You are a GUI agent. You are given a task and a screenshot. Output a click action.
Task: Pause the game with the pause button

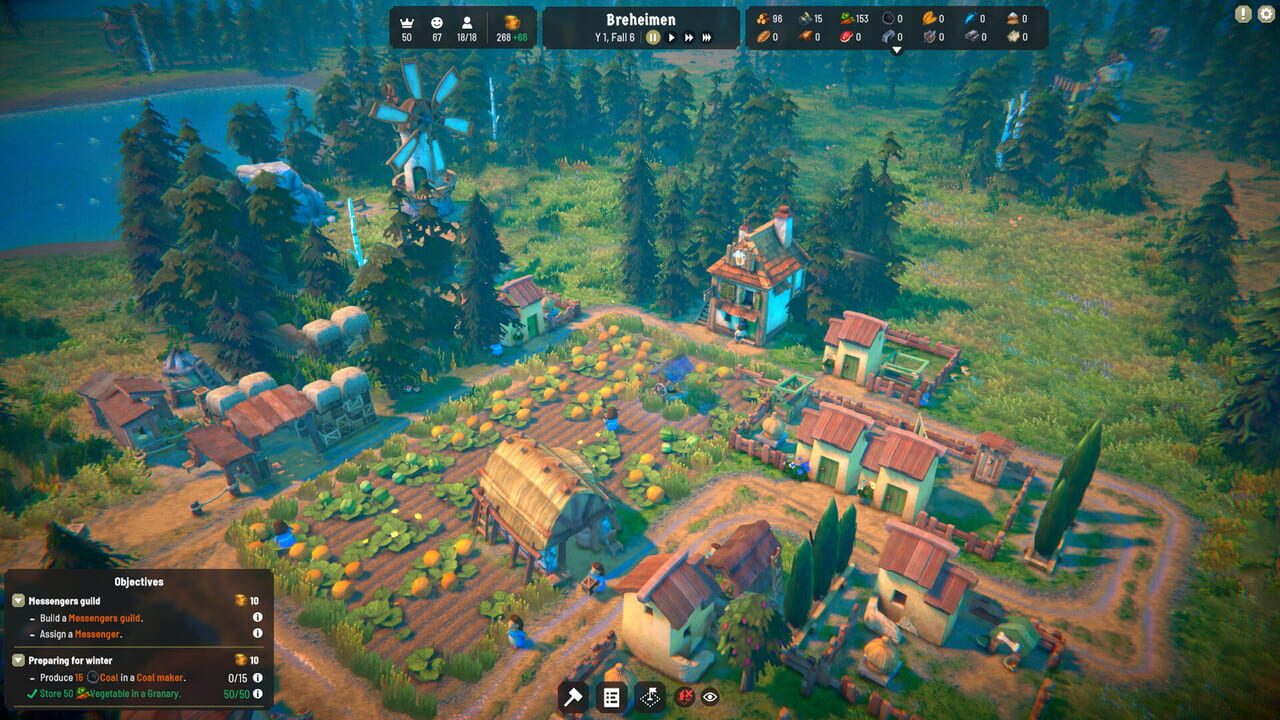click(x=651, y=38)
